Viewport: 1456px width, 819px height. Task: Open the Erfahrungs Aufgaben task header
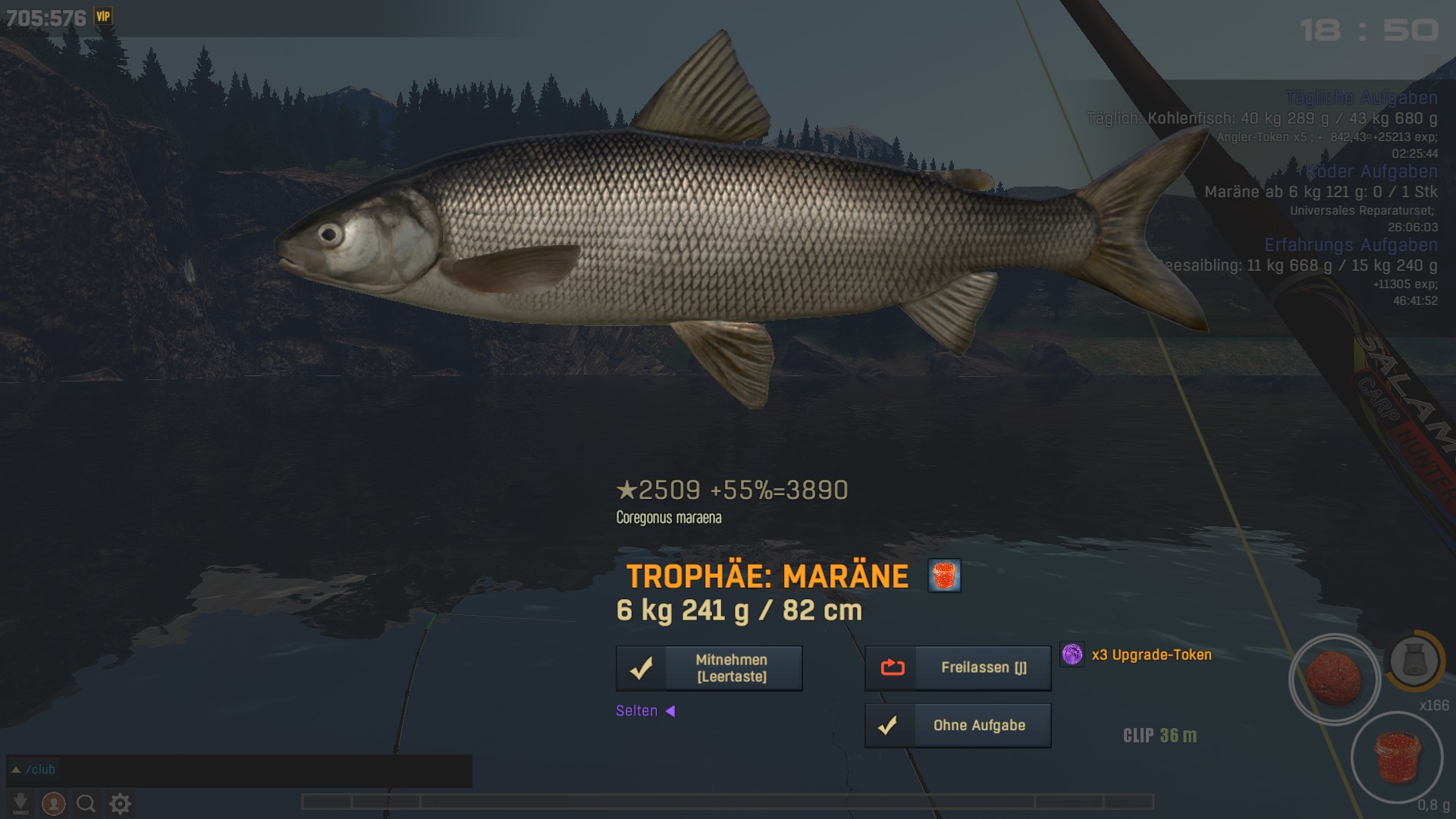pos(1351,245)
